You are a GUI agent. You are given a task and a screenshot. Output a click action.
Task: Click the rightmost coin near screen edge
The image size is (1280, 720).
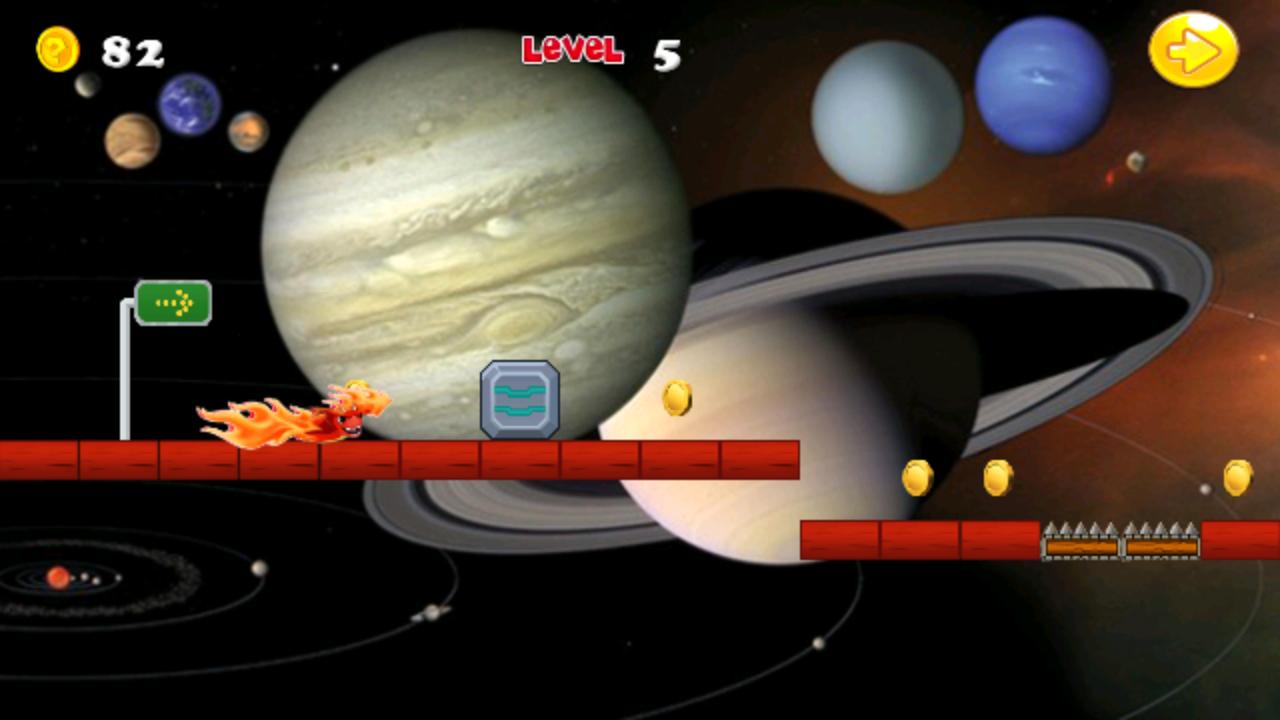coord(1237,476)
